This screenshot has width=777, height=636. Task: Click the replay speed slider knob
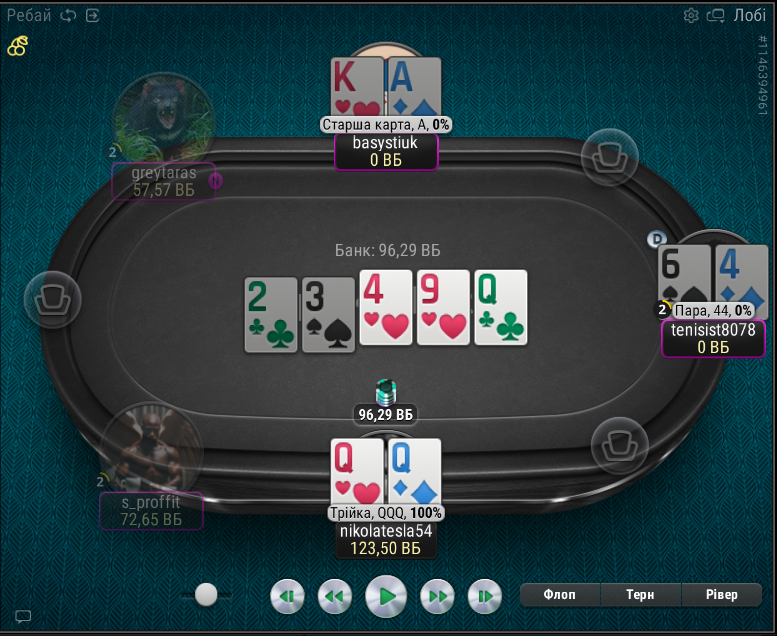pyautogui.click(x=206, y=595)
